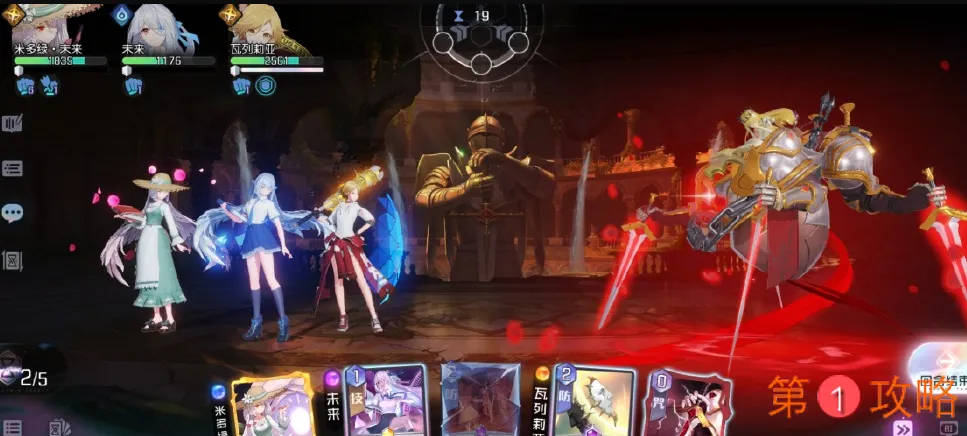Toggle the AI auto-battle button

949,427
